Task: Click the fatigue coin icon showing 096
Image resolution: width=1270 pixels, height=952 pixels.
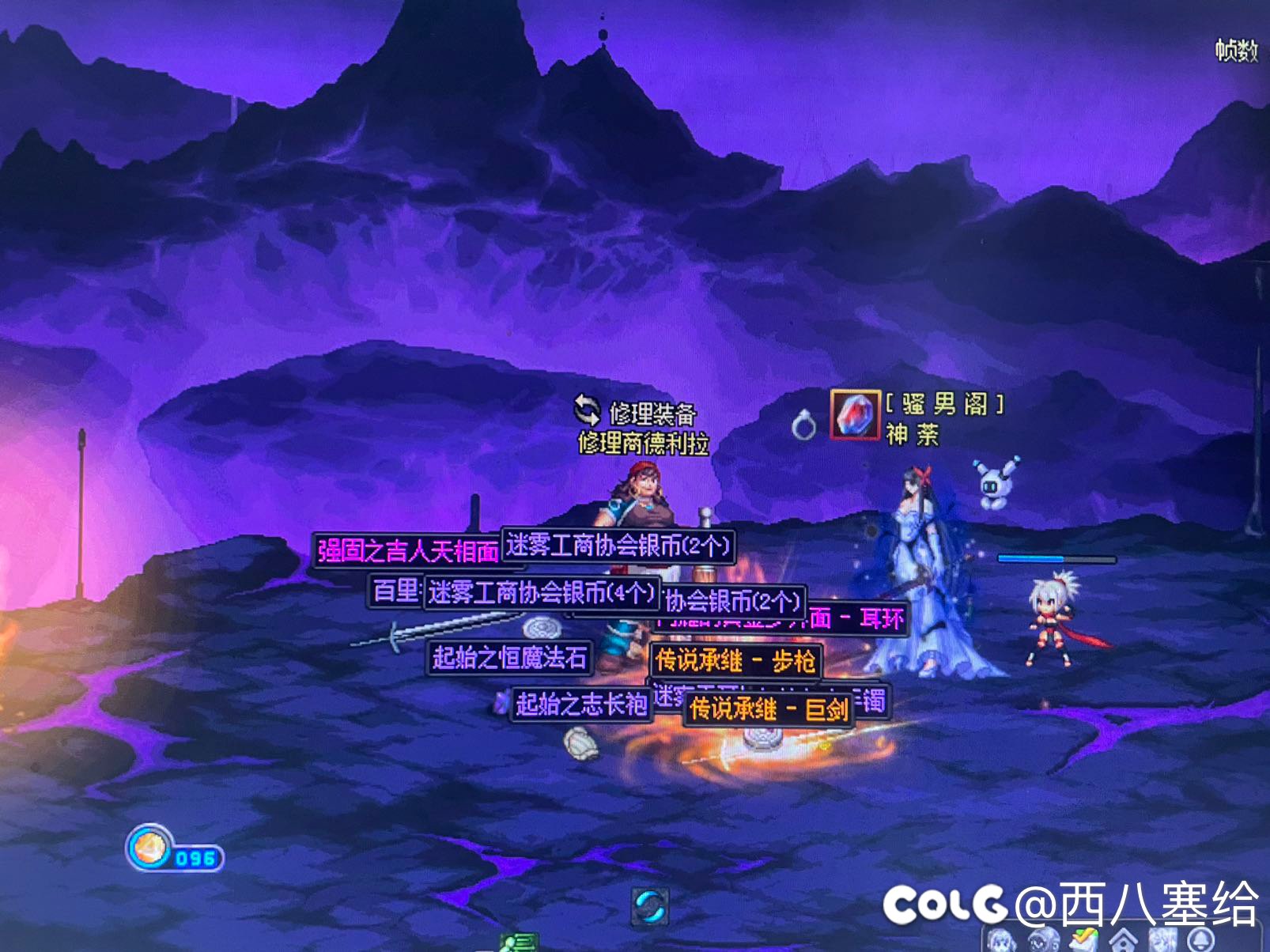Action: 150,849
